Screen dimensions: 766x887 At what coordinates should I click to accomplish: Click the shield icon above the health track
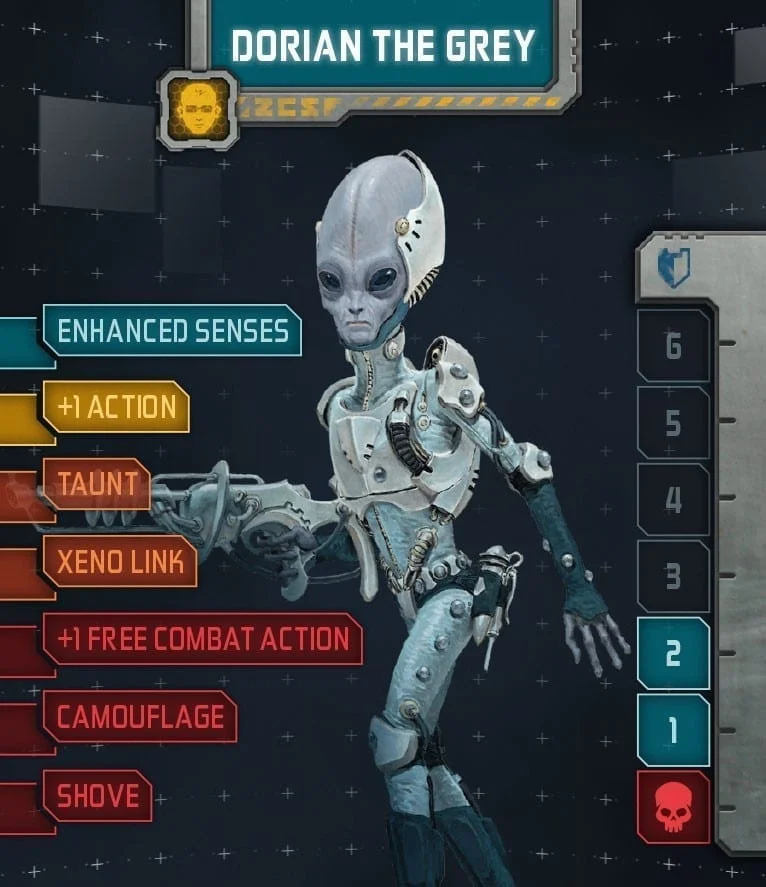673,268
